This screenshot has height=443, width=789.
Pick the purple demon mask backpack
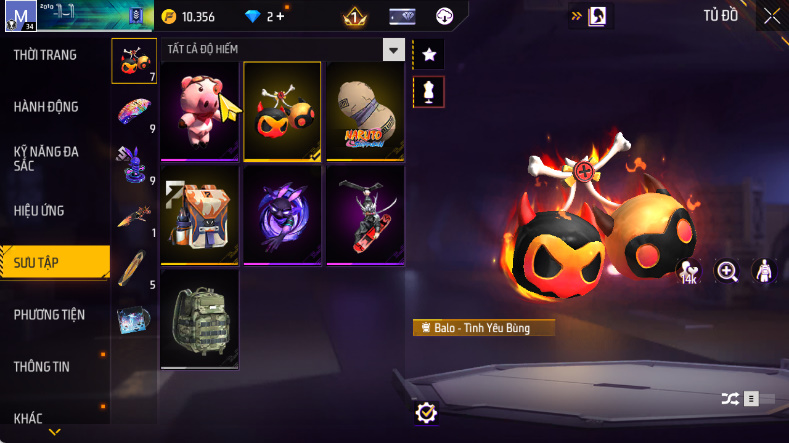pyautogui.click(x=282, y=214)
